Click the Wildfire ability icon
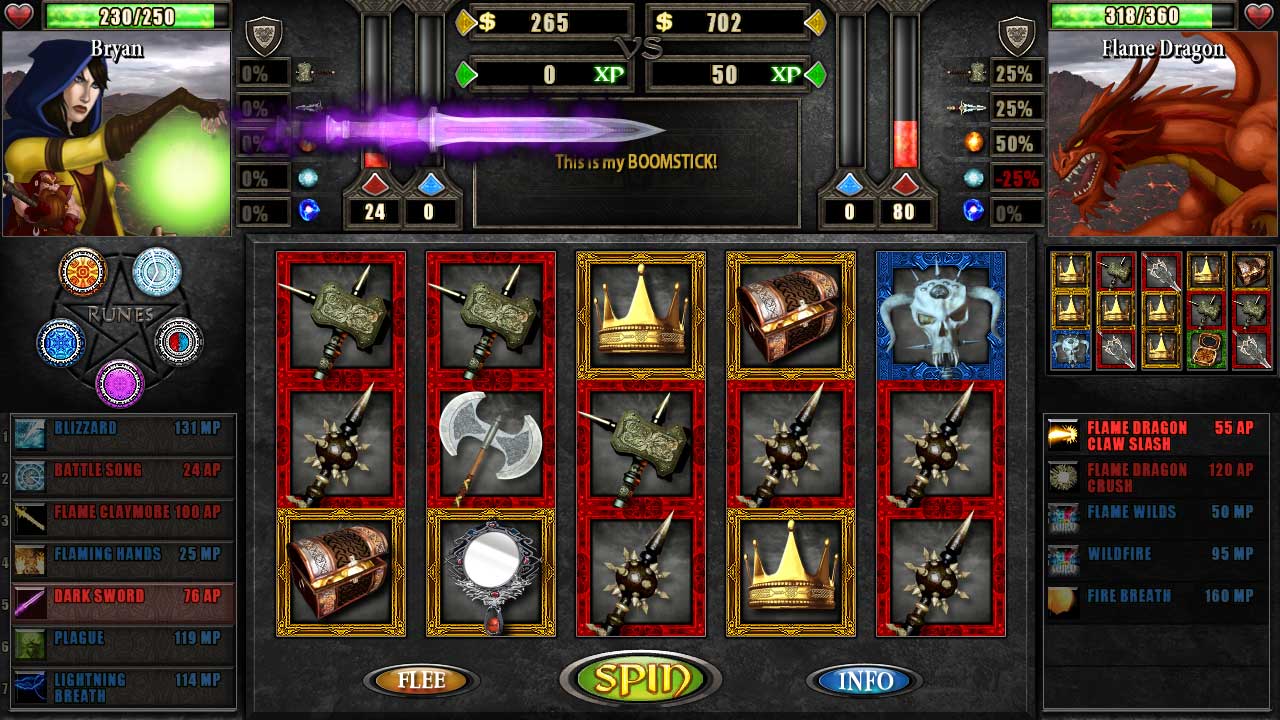Screen dimensions: 1280x720 1063,556
